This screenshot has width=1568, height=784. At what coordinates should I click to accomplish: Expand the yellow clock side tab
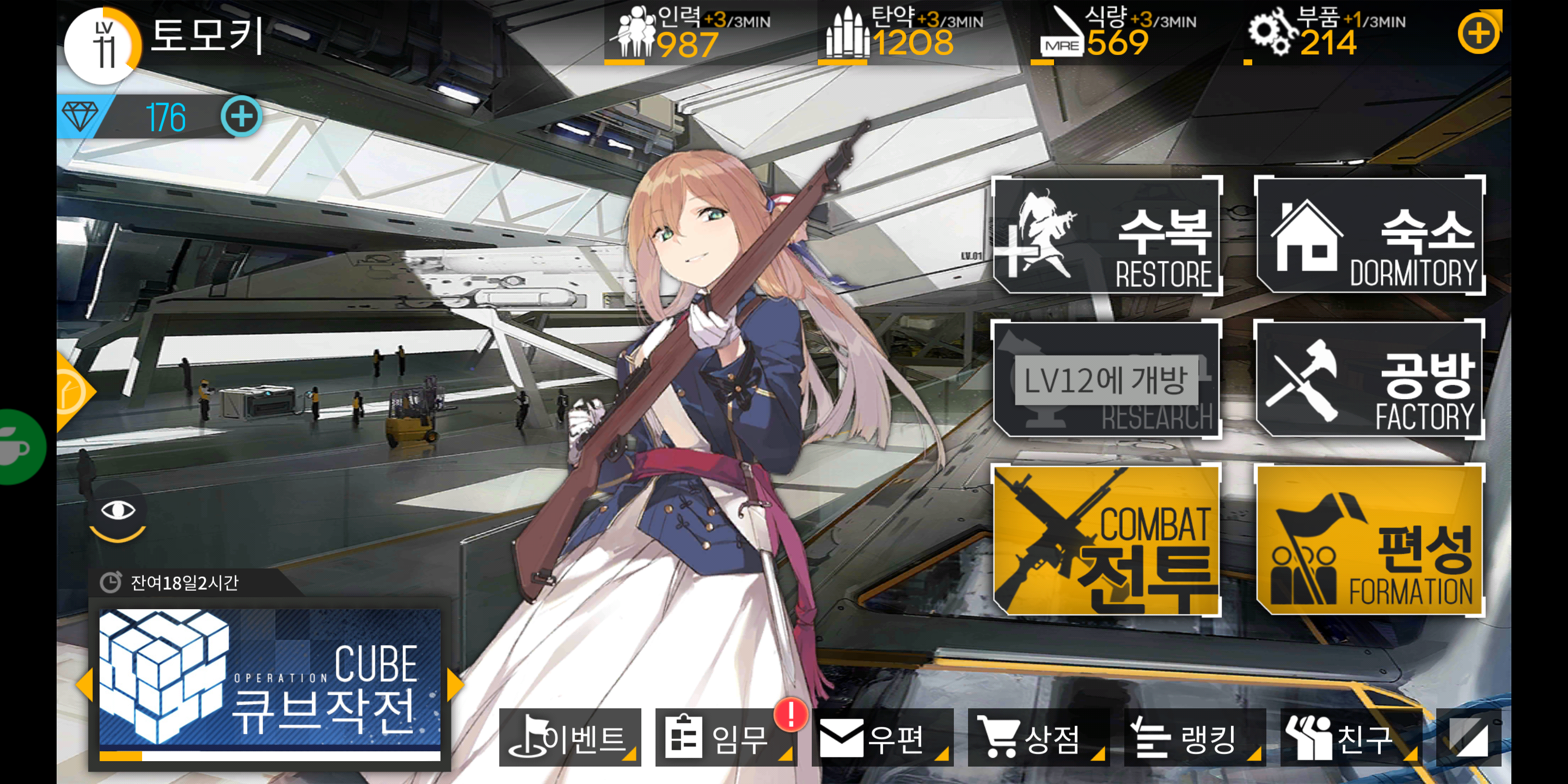(72, 392)
